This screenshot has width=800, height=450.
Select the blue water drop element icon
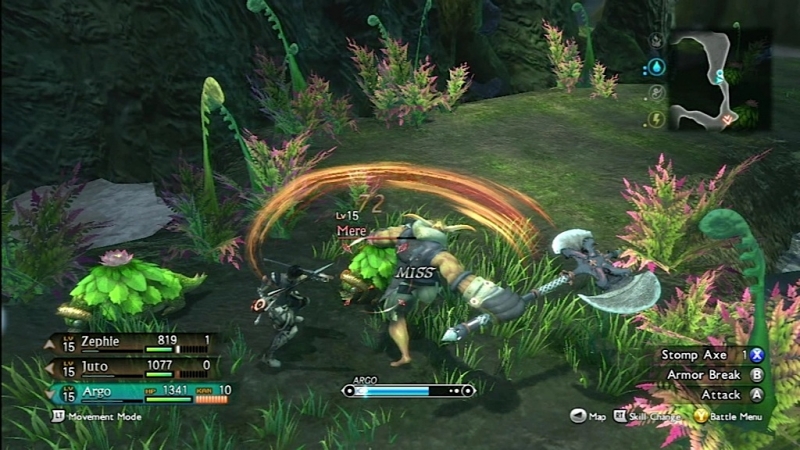click(x=656, y=67)
